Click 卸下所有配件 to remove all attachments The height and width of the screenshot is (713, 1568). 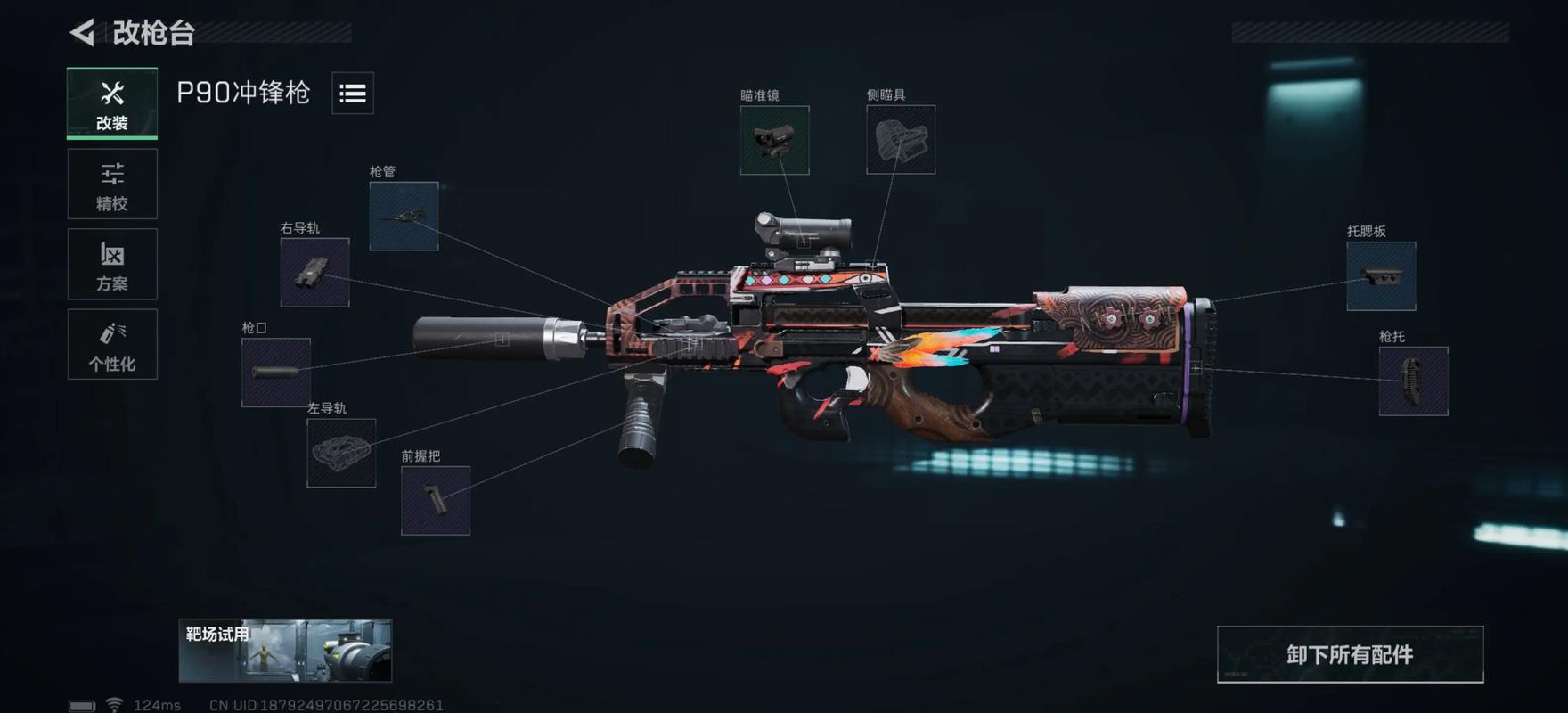1350,655
